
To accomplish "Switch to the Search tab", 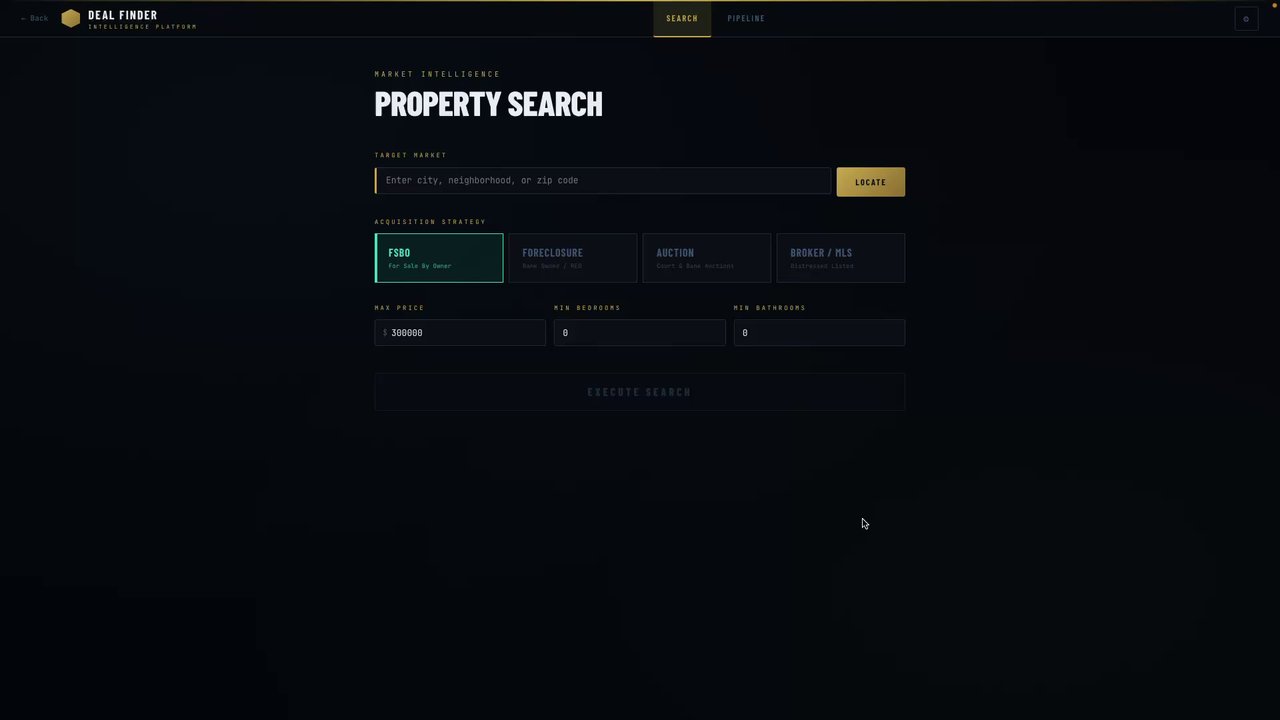I will pyautogui.click(x=682, y=19).
